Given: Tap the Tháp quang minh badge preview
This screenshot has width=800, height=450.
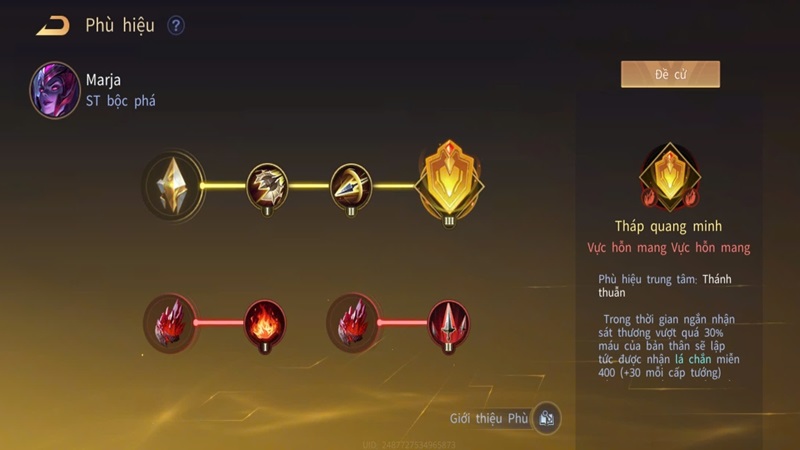Looking at the screenshot, I should coord(670,176).
